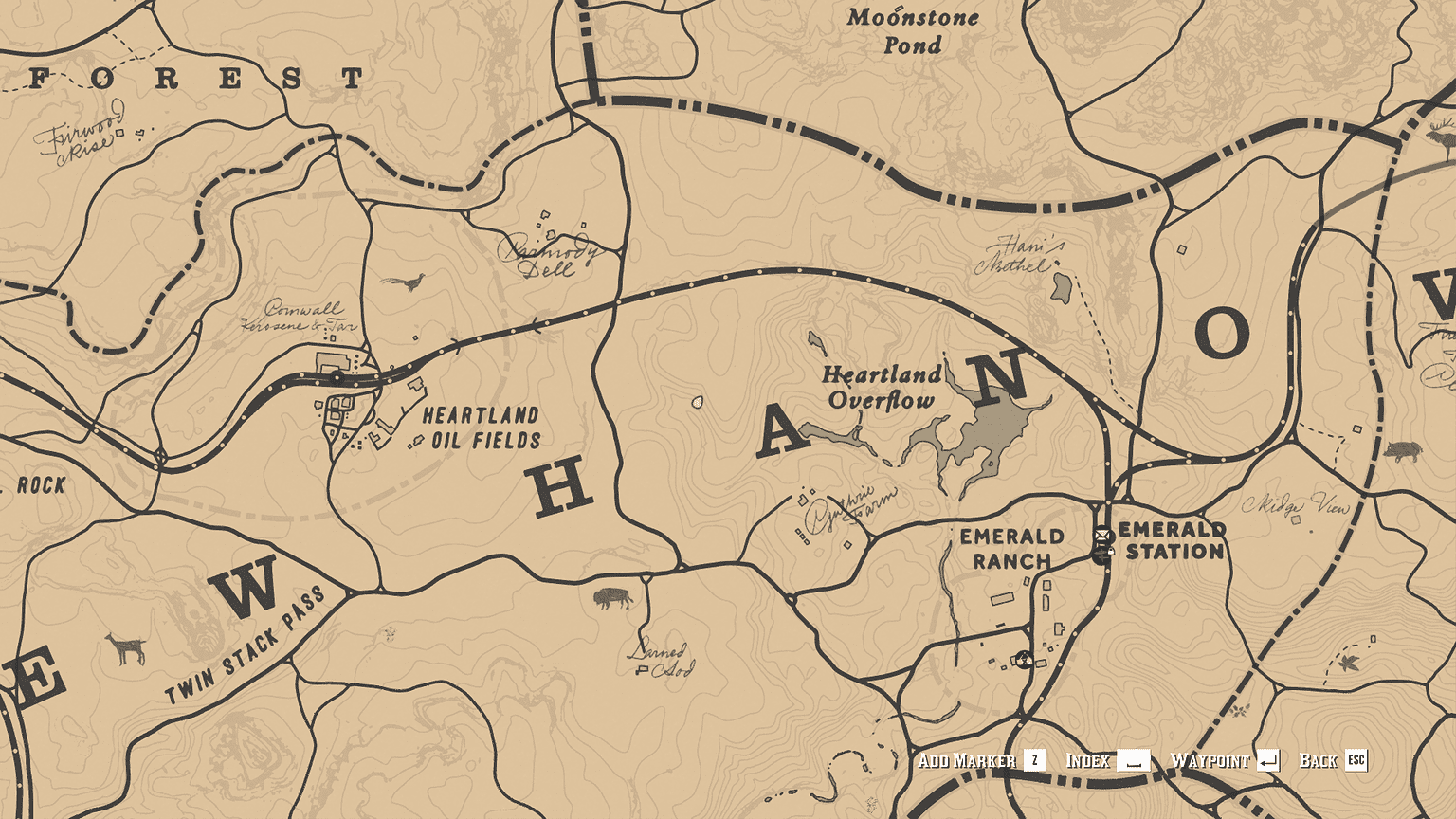Open the Index from the bottom bar

tap(1089, 759)
